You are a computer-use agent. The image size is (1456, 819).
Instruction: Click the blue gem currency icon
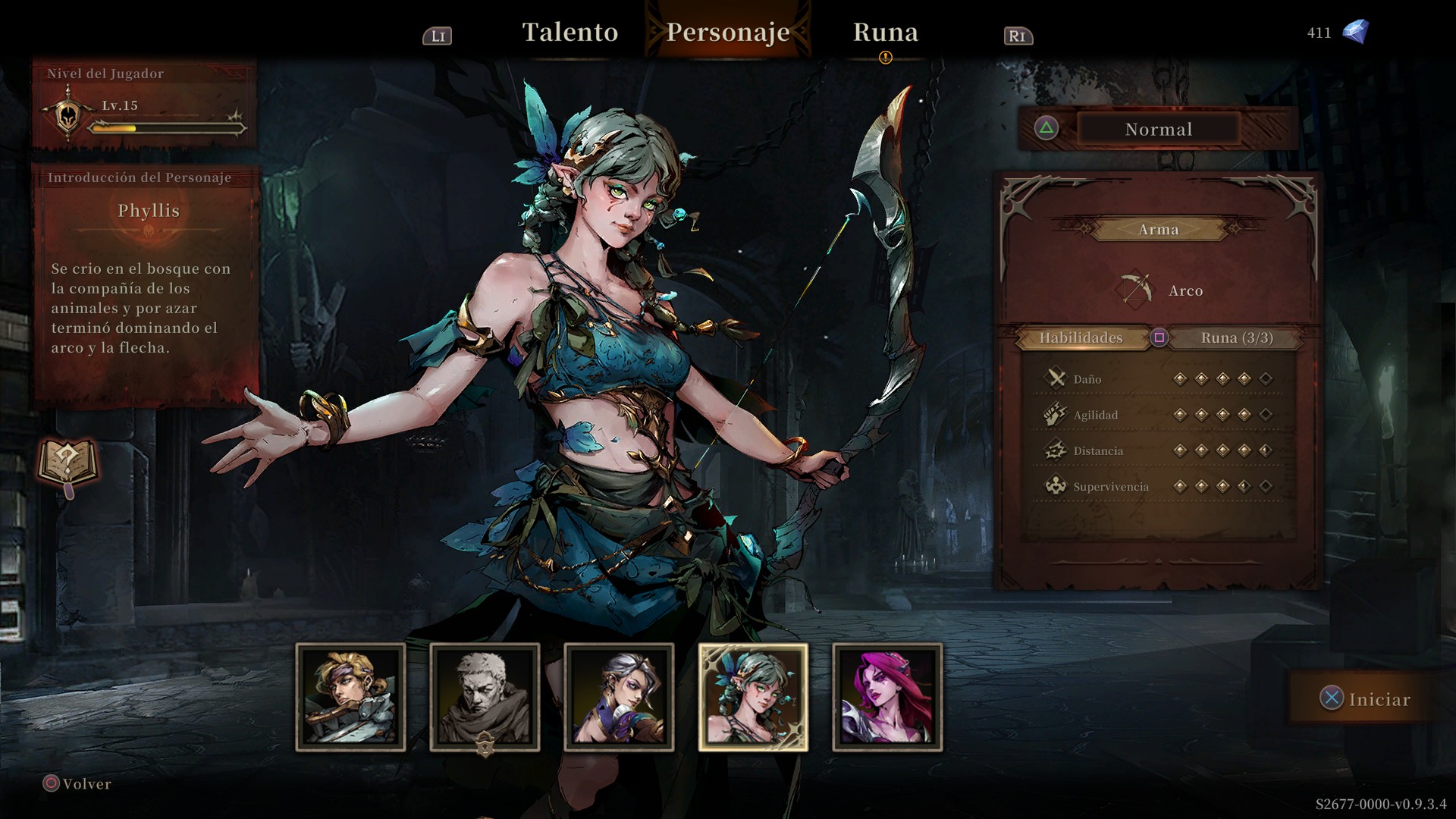(x=1355, y=32)
